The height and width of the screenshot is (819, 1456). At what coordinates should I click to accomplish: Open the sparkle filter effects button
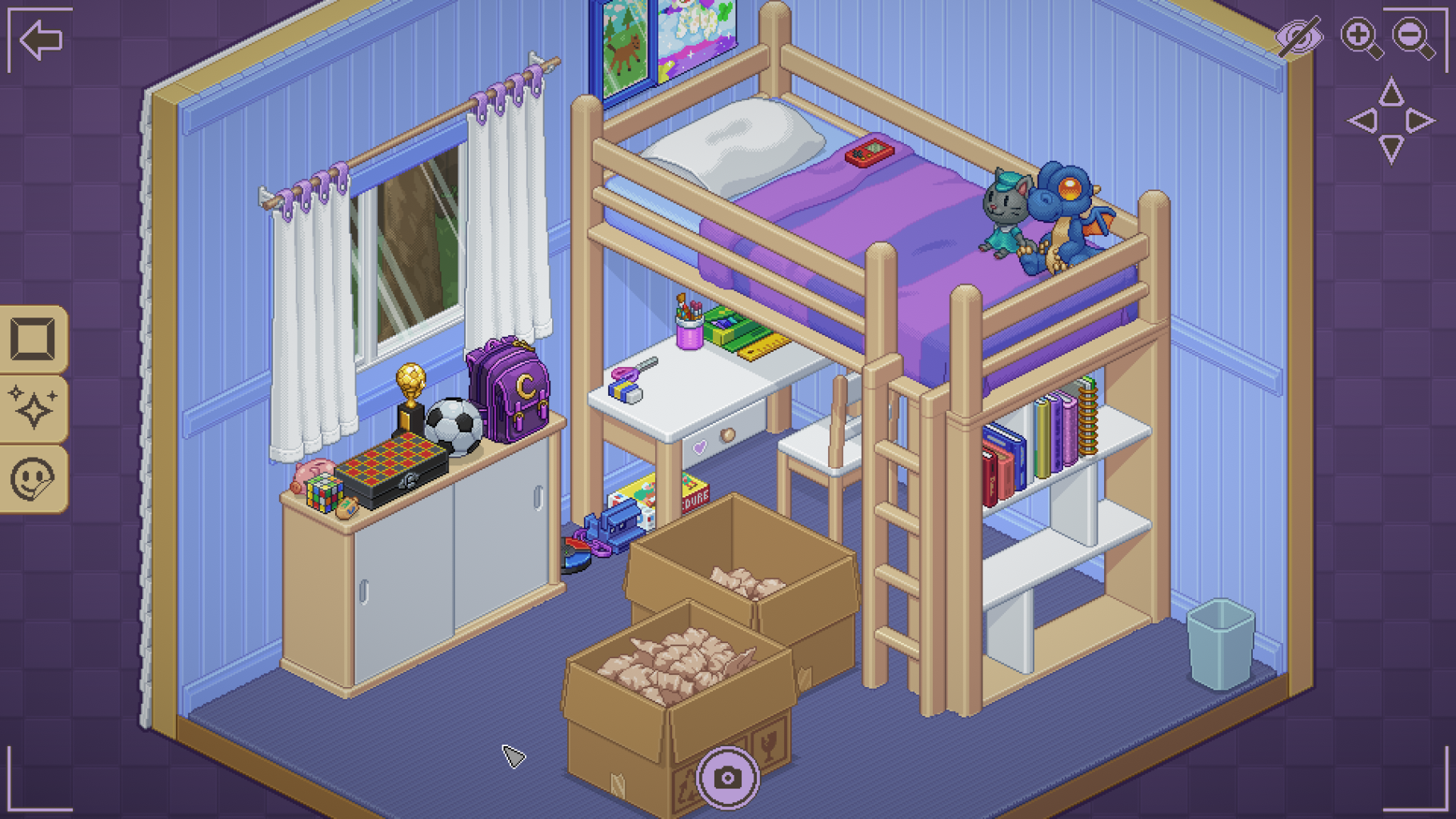coord(33,408)
